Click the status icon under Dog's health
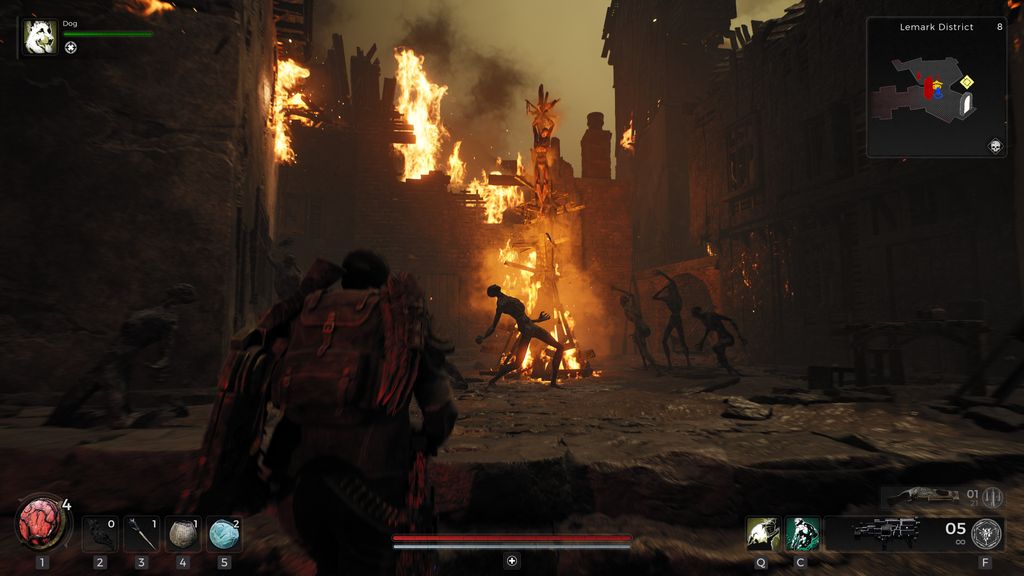The height and width of the screenshot is (576, 1024). [71, 47]
